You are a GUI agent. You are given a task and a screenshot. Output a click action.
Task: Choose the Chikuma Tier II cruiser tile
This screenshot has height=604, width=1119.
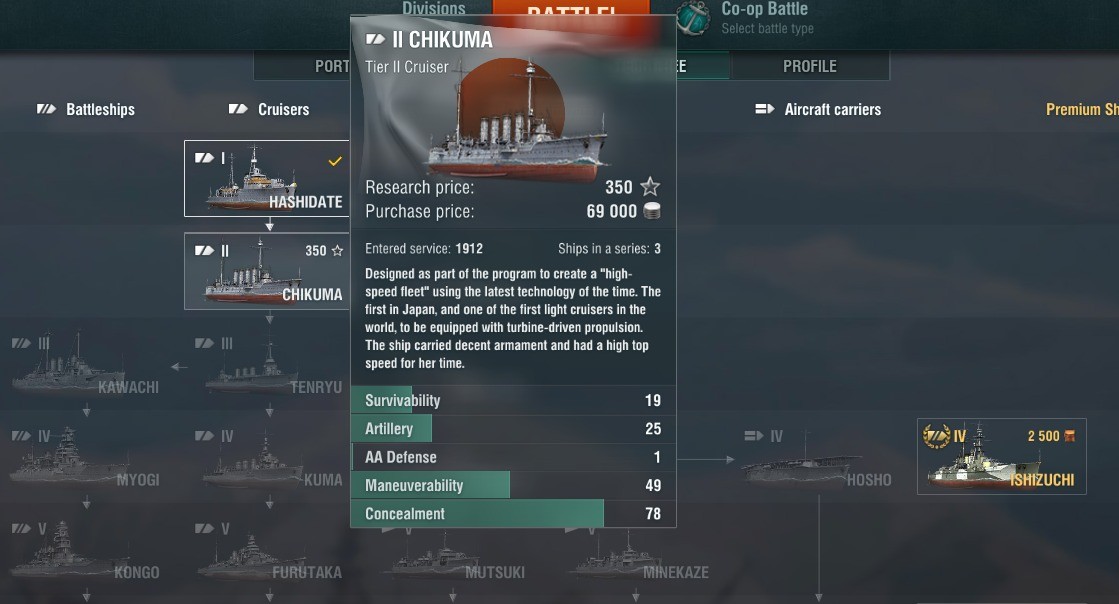coord(266,272)
